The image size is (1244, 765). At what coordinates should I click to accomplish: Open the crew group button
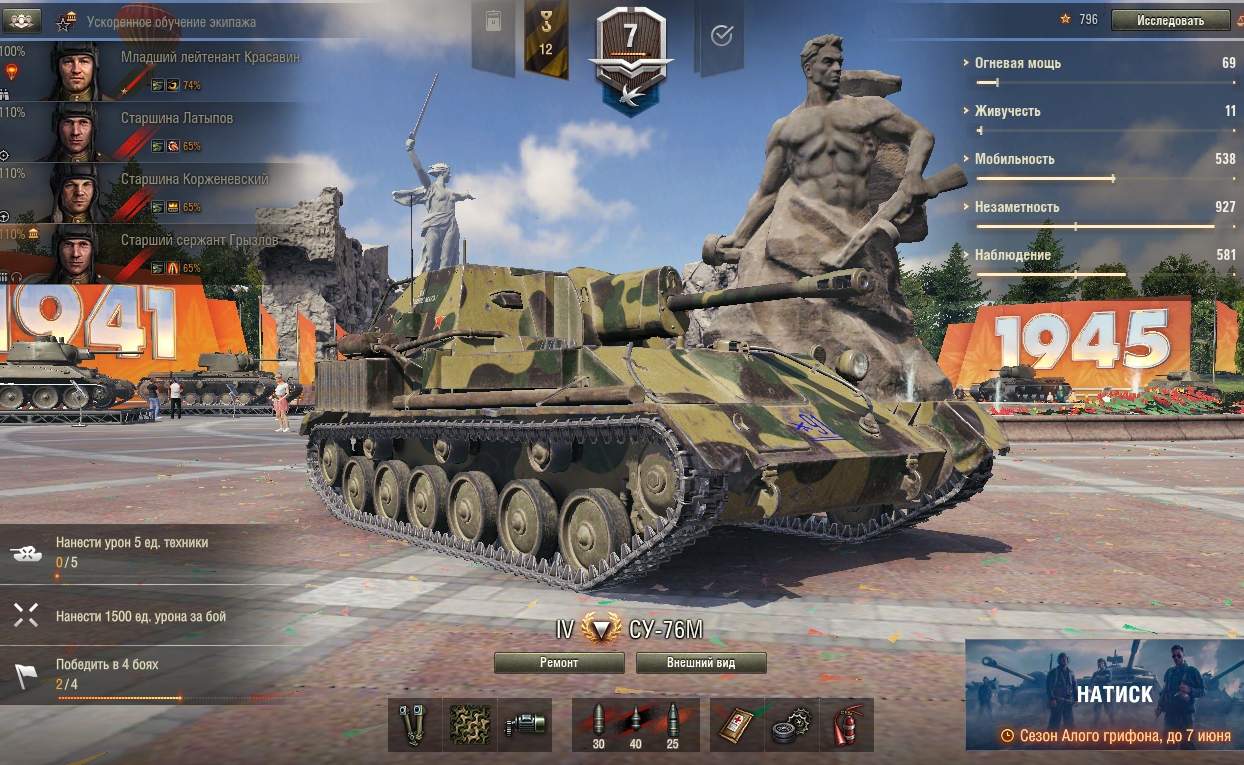[x=22, y=20]
